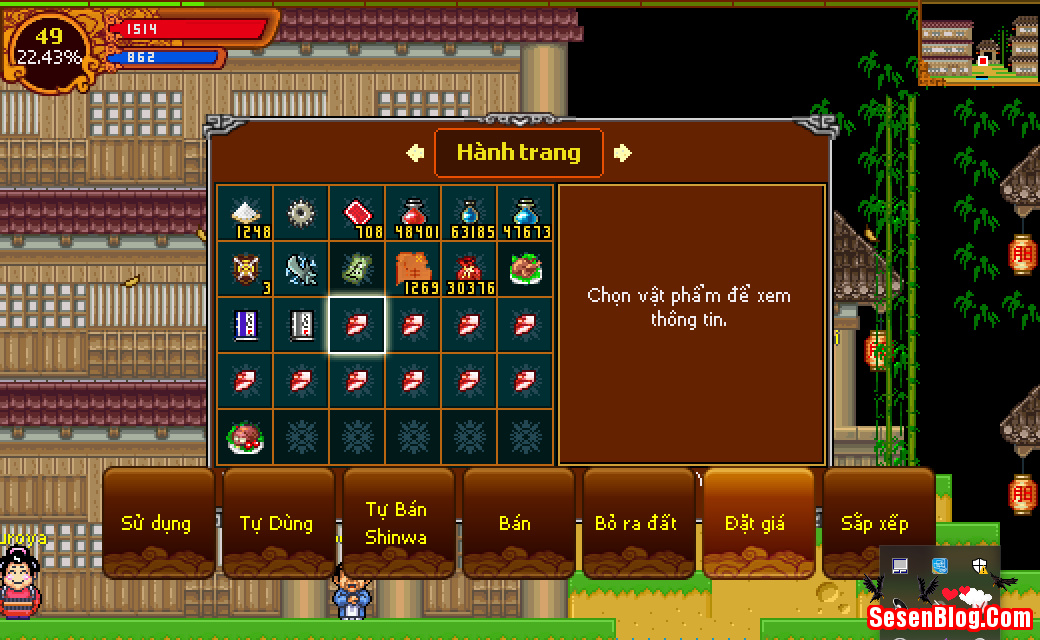The width and height of the screenshot is (1040, 640).
Task: Go to previous tab with left arrow
Action: pos(415,153)
